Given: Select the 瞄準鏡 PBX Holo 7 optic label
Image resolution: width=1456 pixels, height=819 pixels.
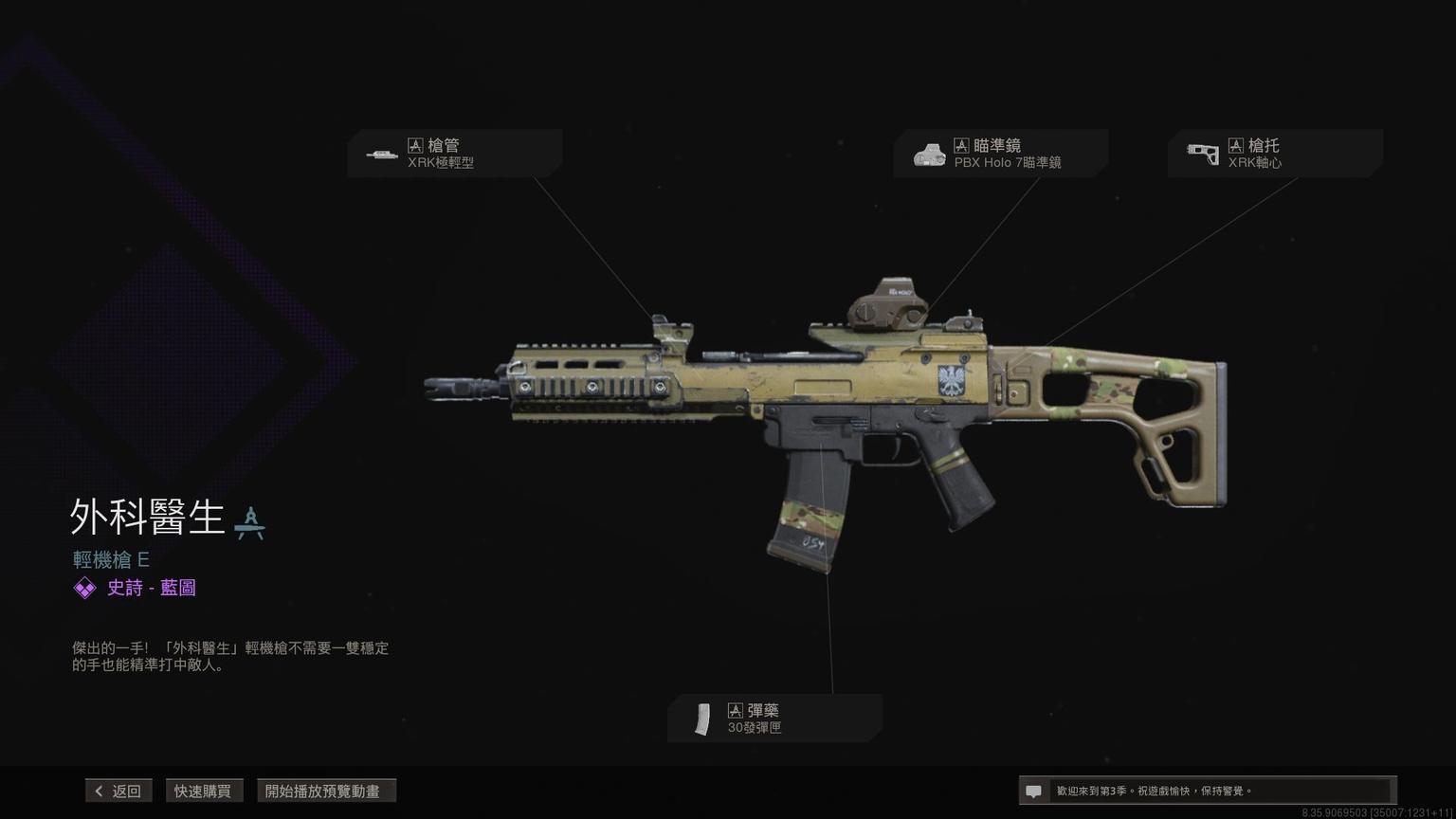Looking at the screenshot, I should pos(1000,154).
